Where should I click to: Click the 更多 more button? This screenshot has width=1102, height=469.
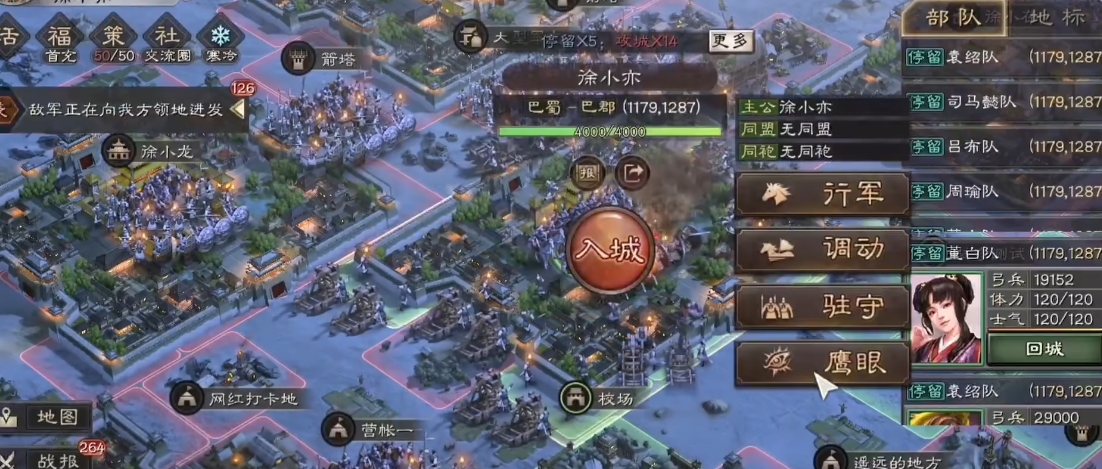pyautogui.click(x=730, y=41)
